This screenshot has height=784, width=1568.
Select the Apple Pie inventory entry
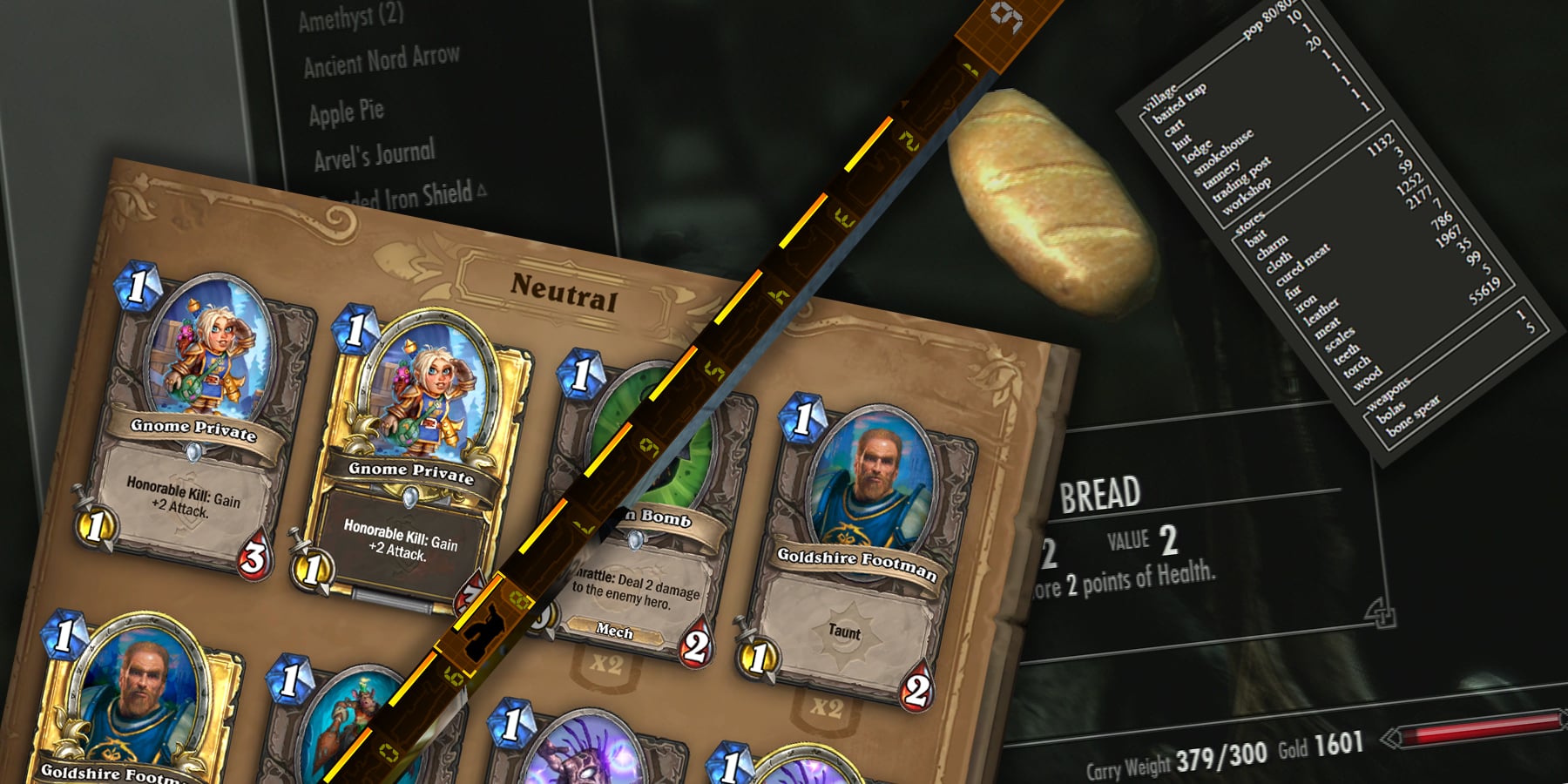pos(346,112)
